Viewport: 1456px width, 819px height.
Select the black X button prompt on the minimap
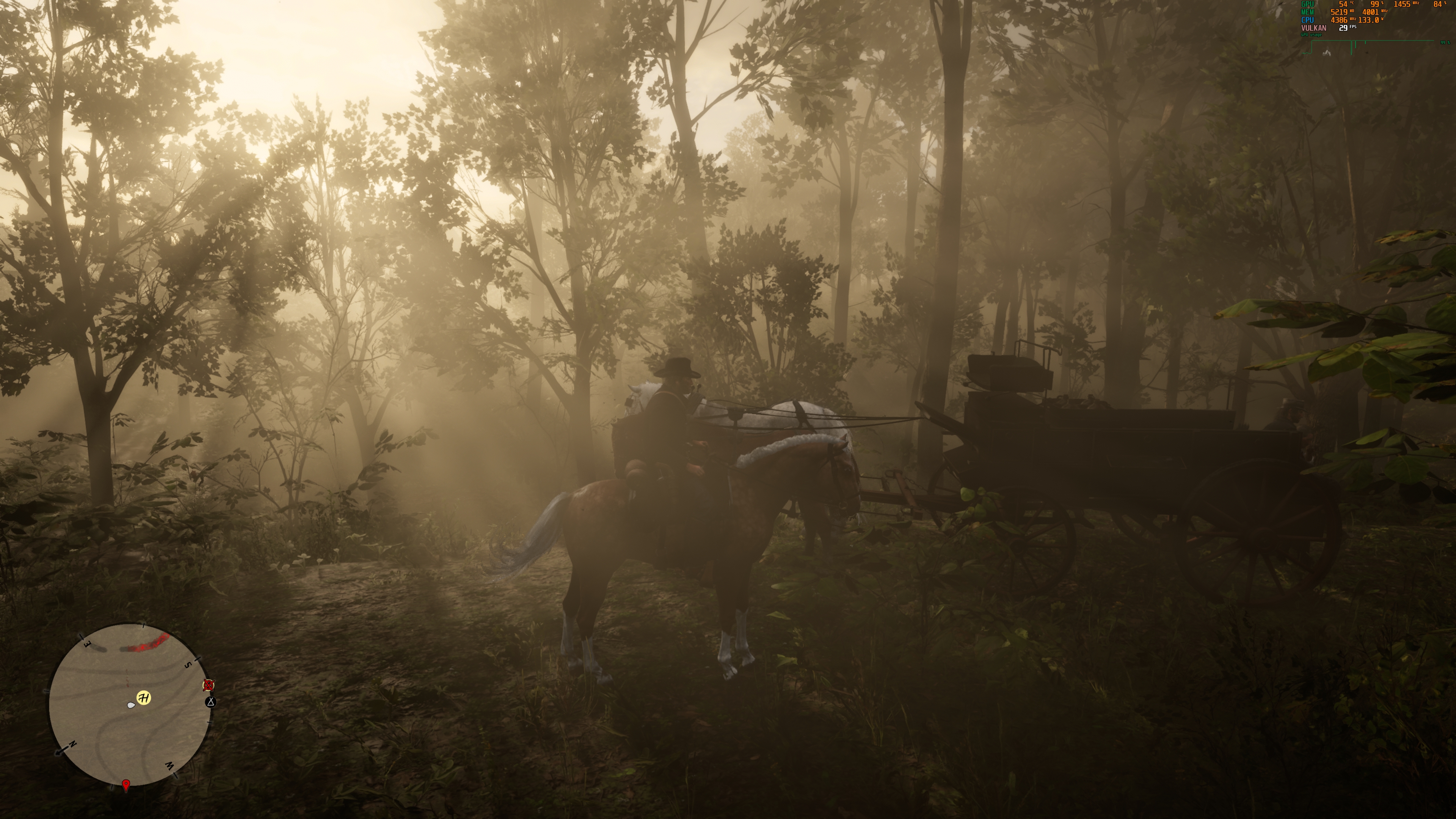click(x=212, y=703)
